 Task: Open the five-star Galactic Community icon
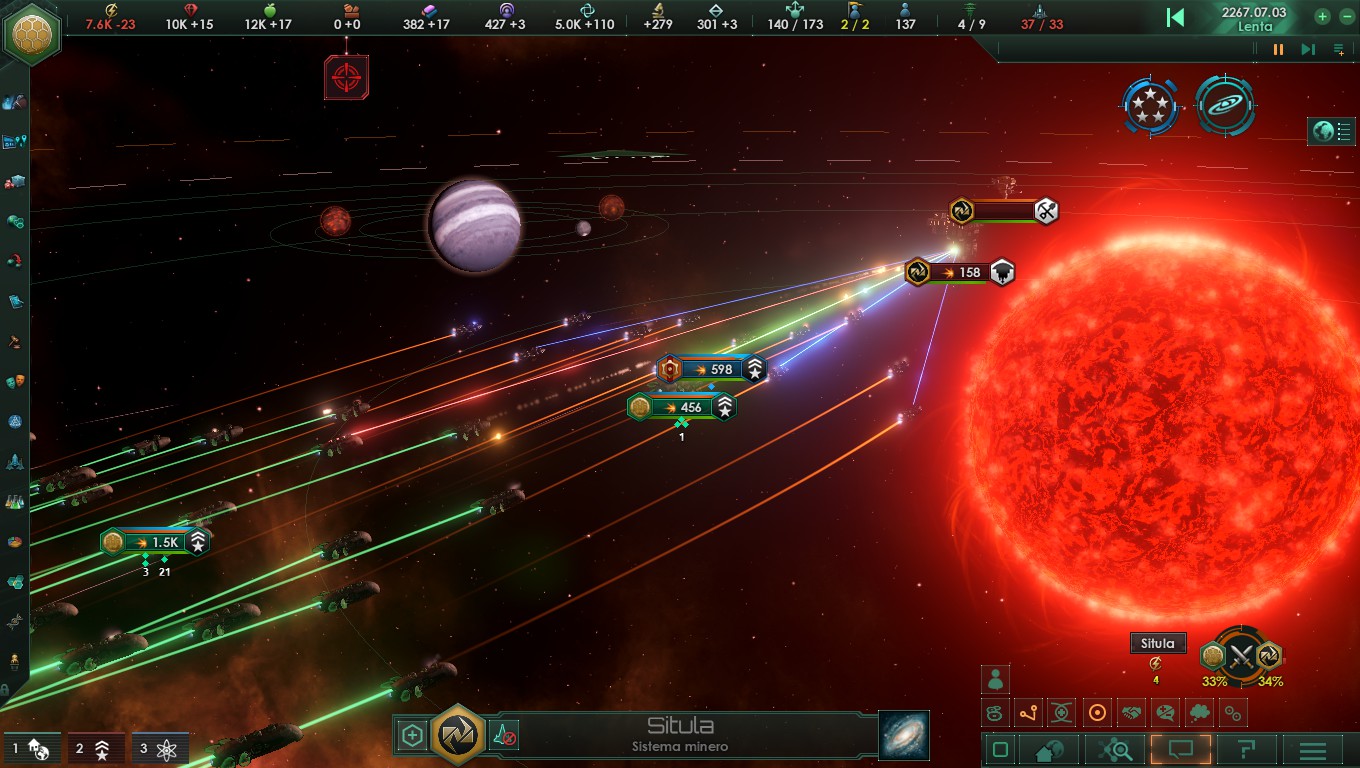click(1151, 105)
